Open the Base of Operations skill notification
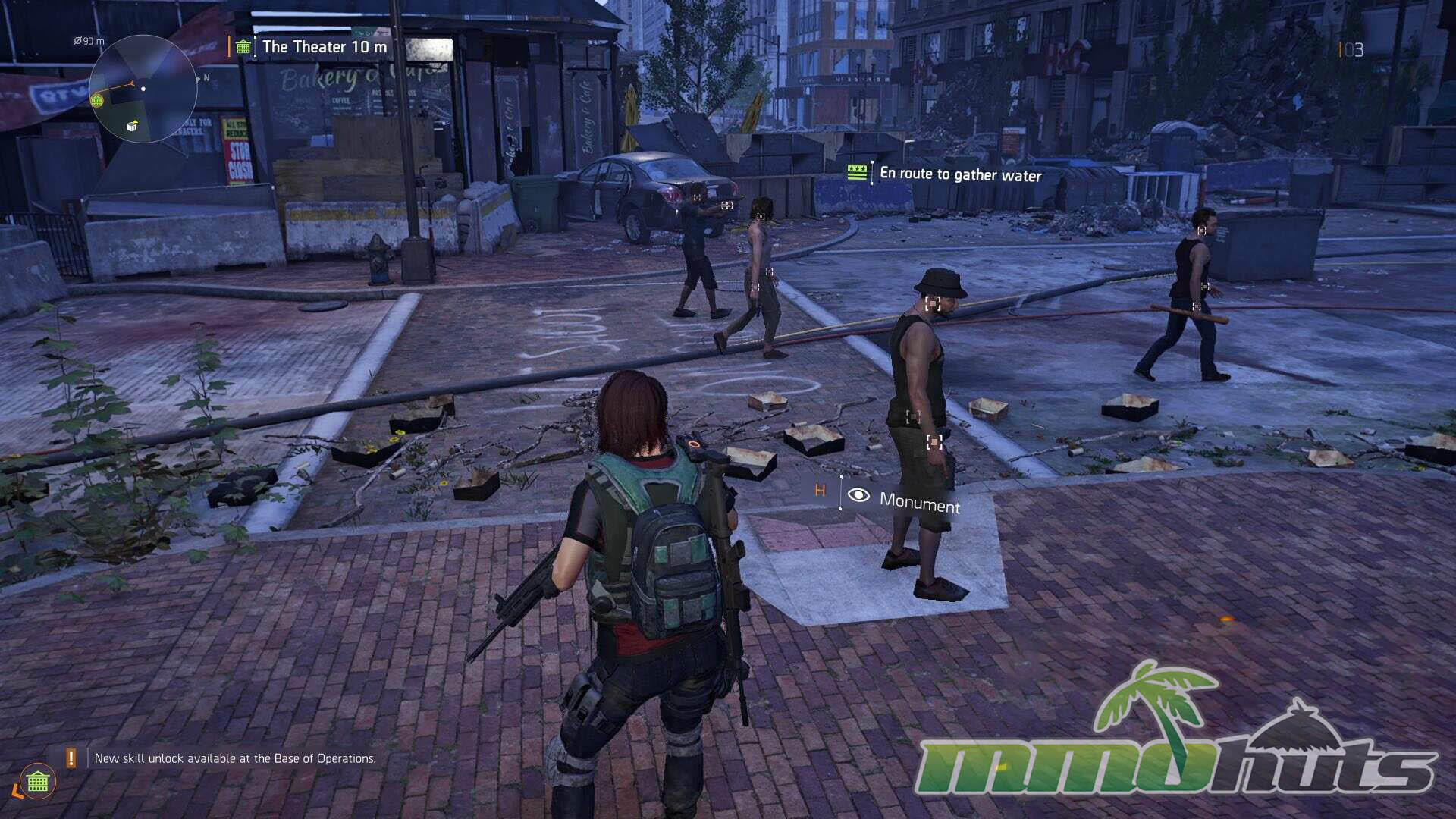The width and height of the screenshot is (1456, 819). tap(234, 758)
